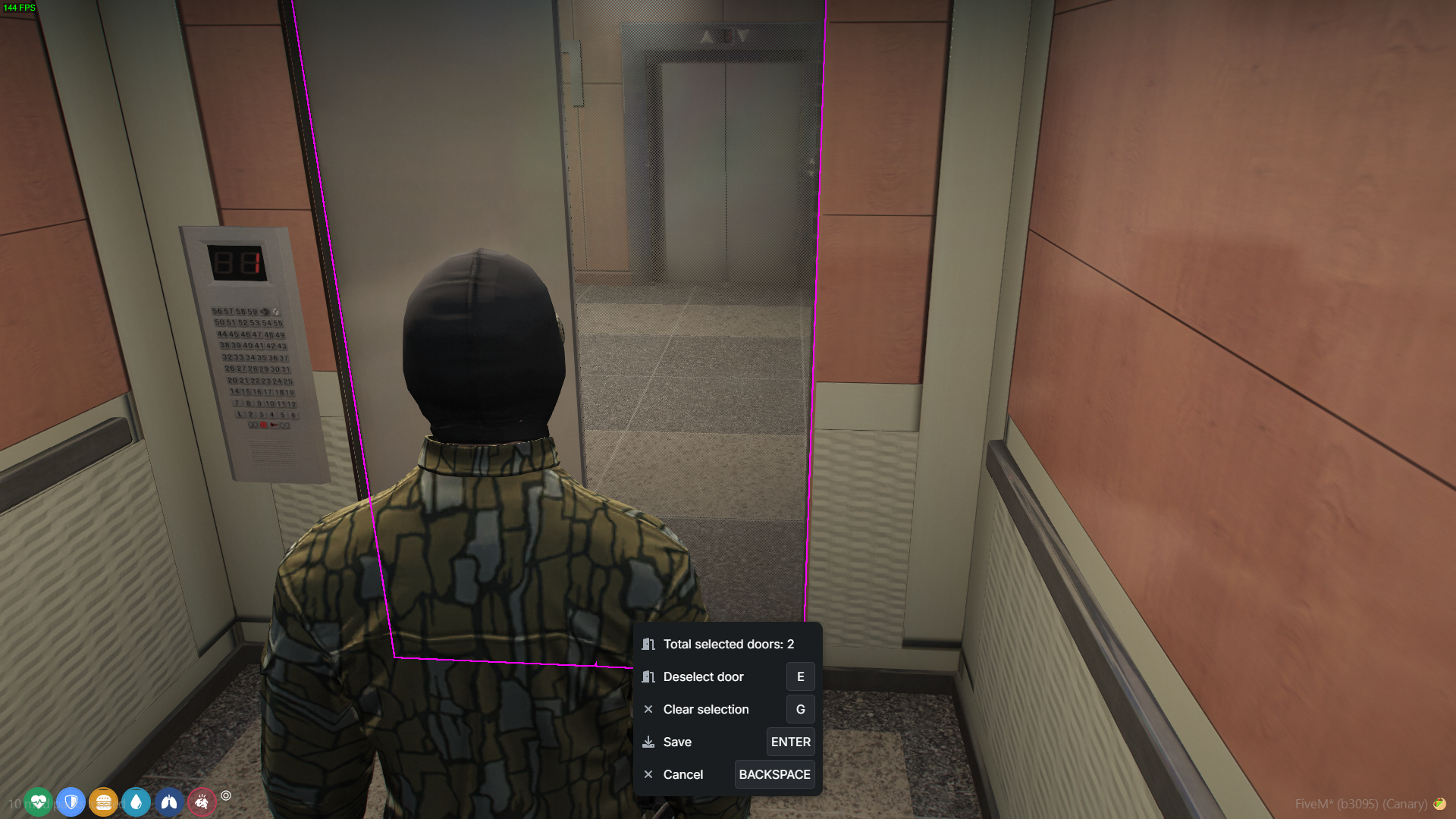Click the save download icon next to Save

tap(648, 742)
